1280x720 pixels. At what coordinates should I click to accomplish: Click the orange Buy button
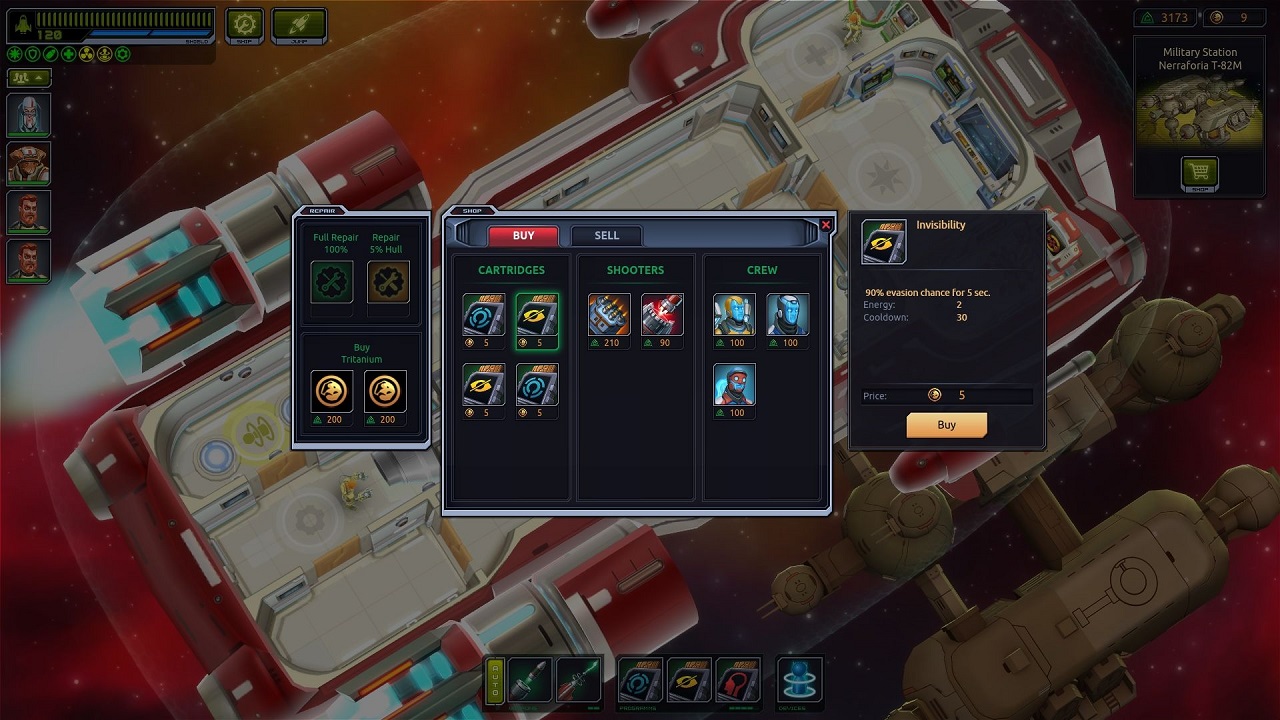click(946, 425)
